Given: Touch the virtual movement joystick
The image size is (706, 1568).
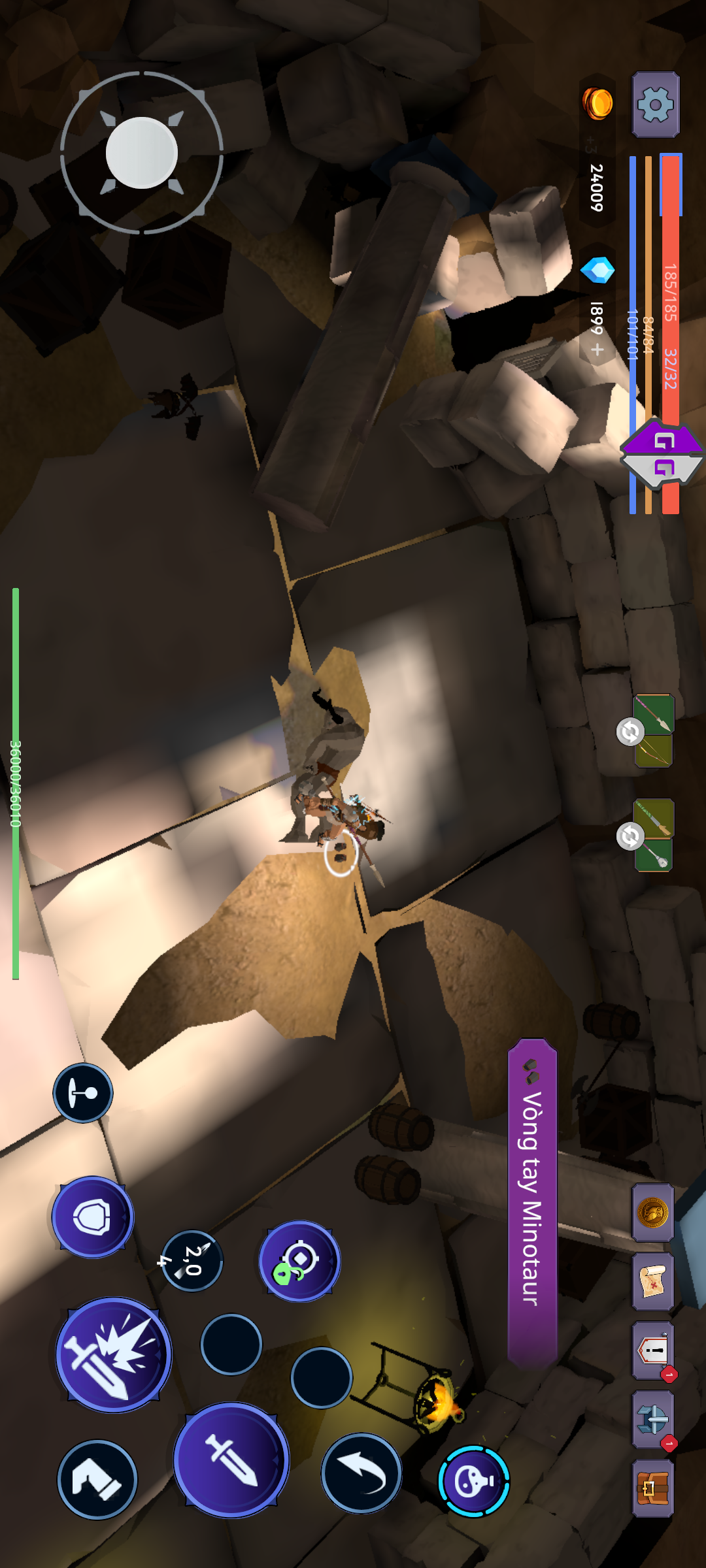Looking at the screenshot, I should coord(142,153).
